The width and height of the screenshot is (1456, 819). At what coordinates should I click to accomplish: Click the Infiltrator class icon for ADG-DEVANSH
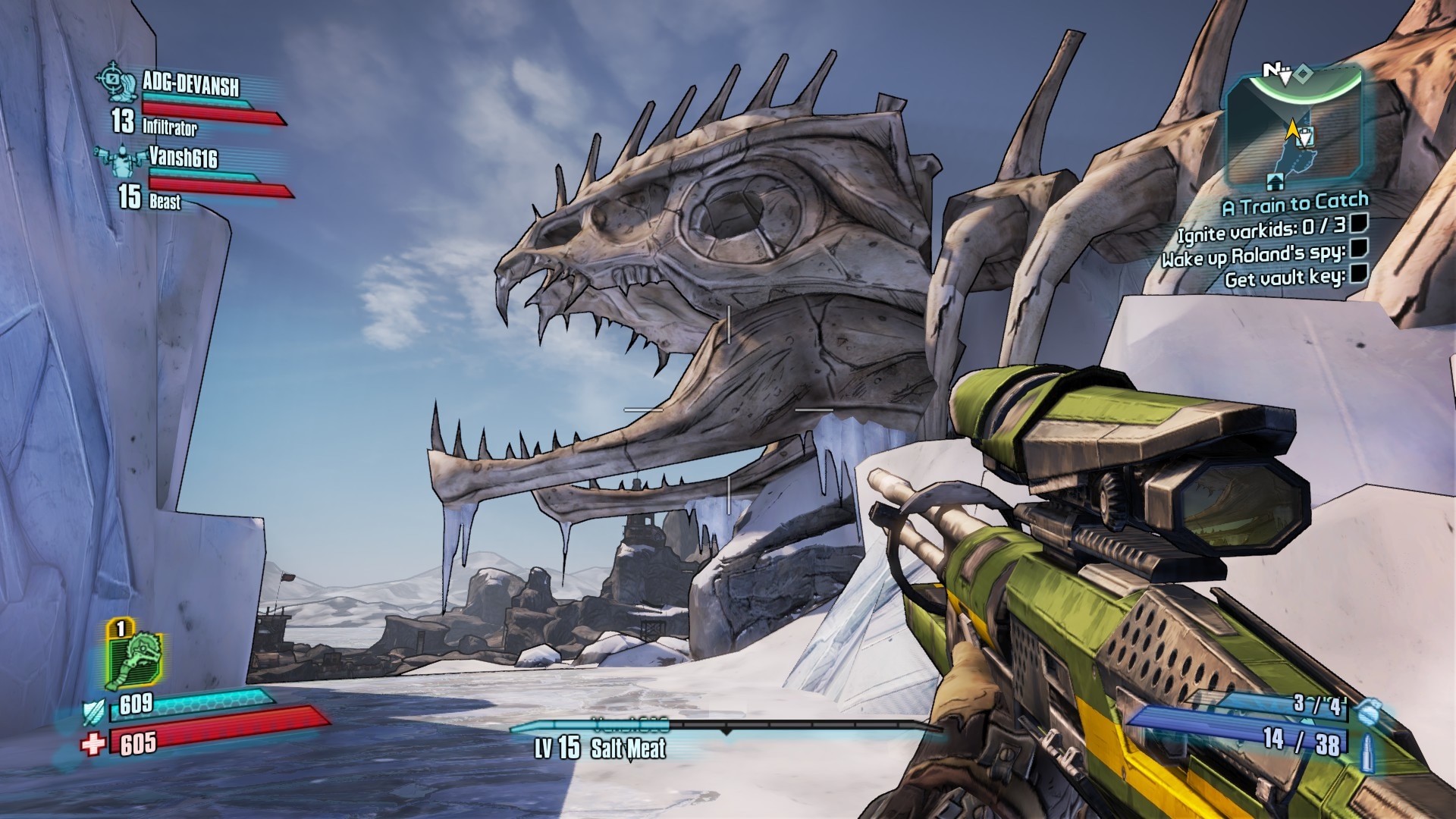[x=112, y=79]
